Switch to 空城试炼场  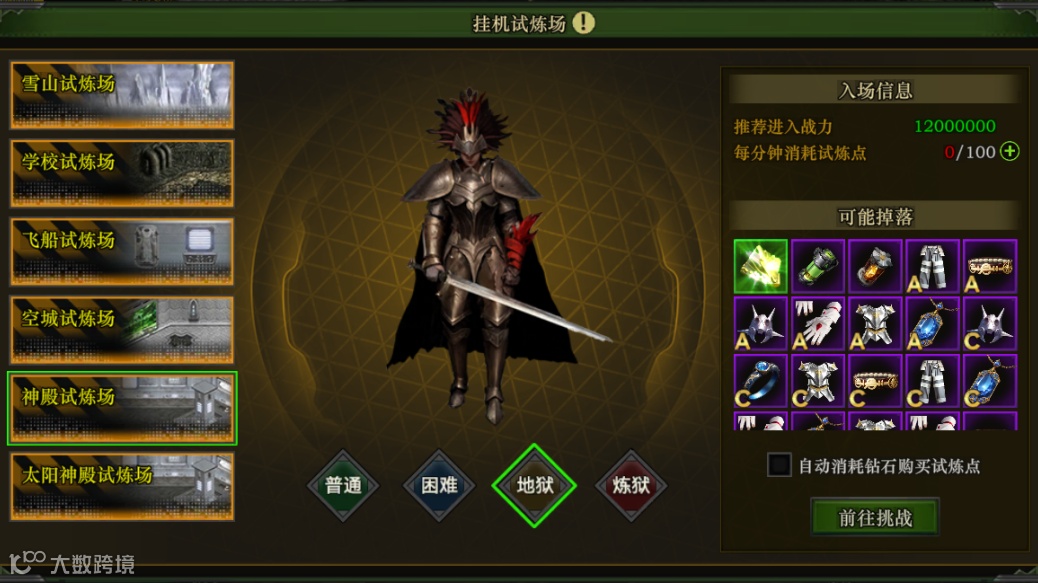point(122,329)
